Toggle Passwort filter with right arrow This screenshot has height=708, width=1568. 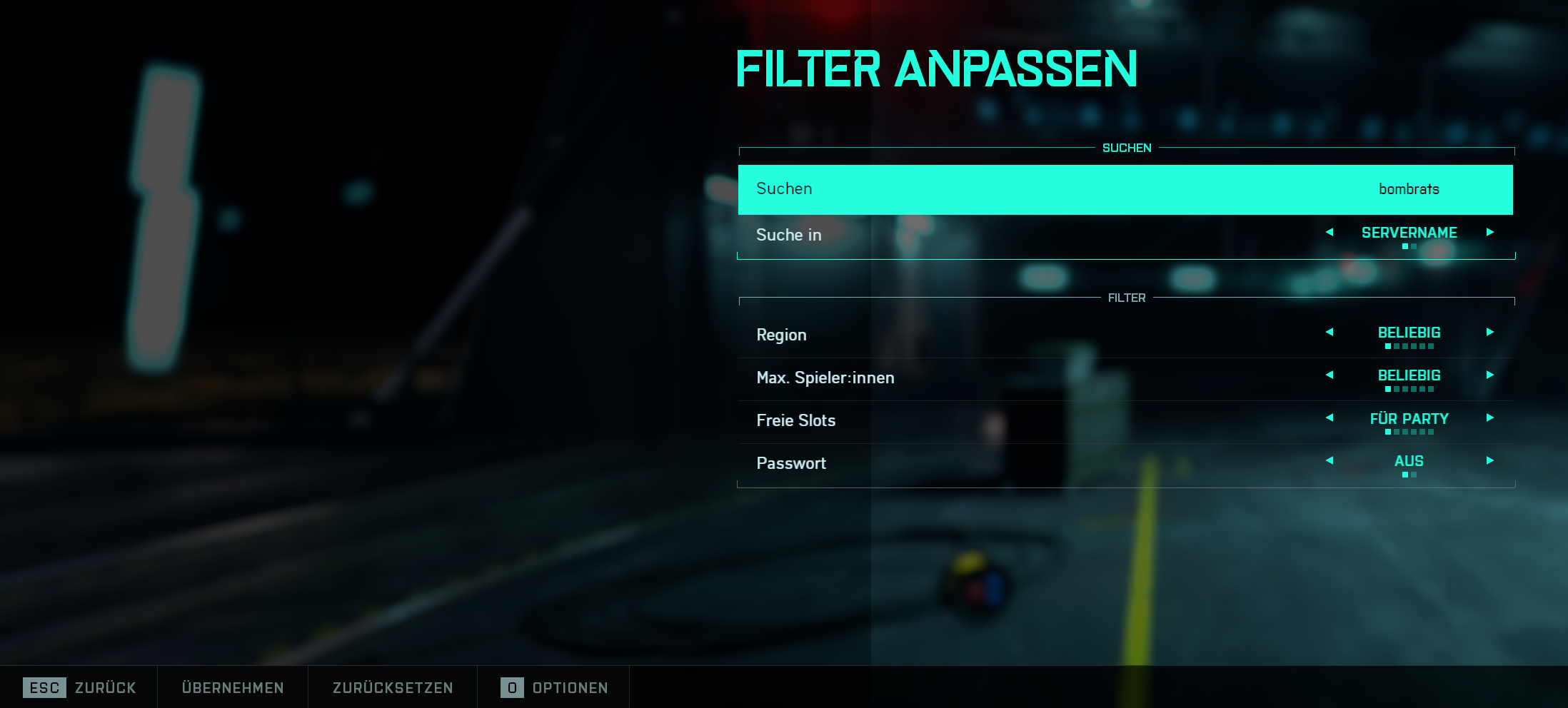[1490, 460]
